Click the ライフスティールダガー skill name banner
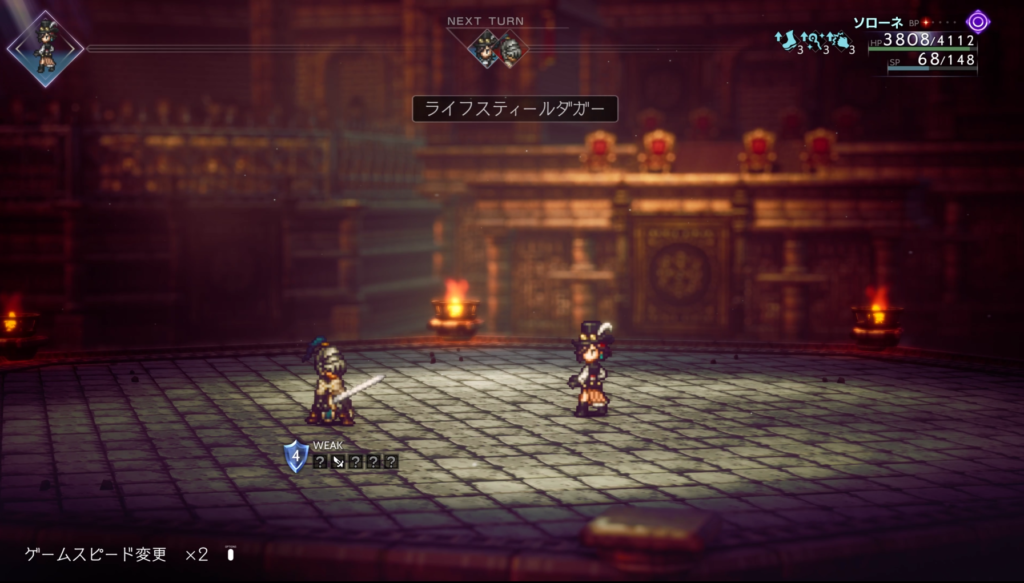This screenshot has width=1024, height=583. (x=515, y=108)
